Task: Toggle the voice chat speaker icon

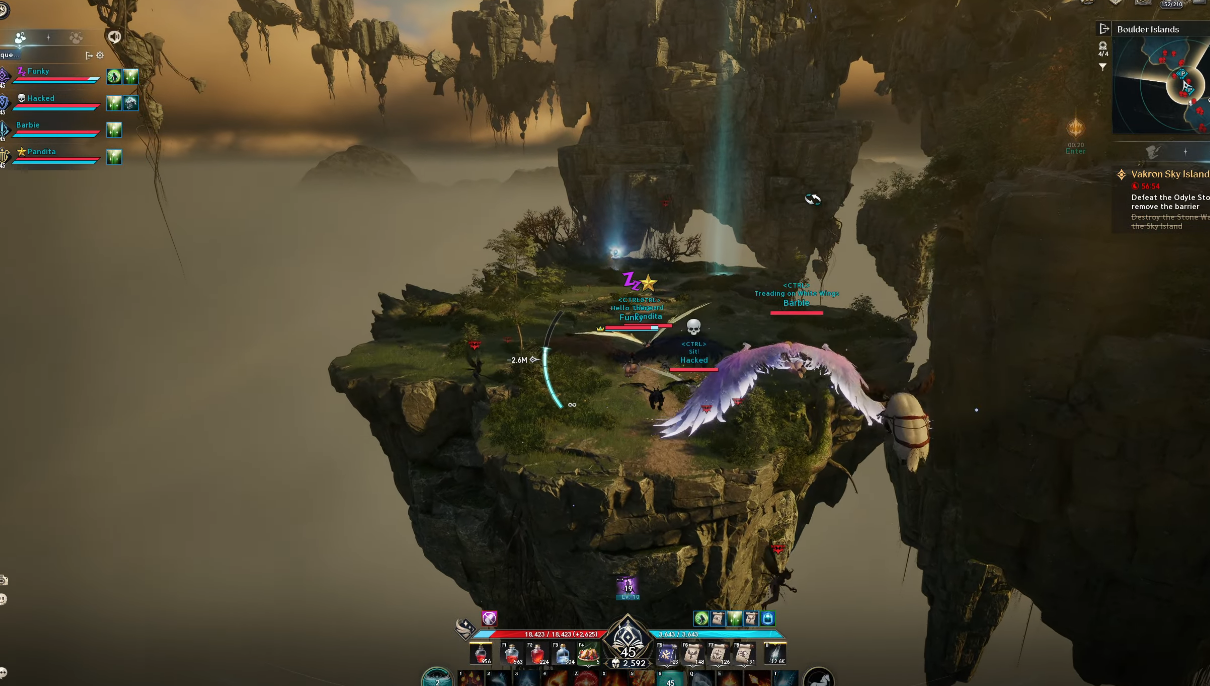Action: pyautogui.click(x=114, y=37)
